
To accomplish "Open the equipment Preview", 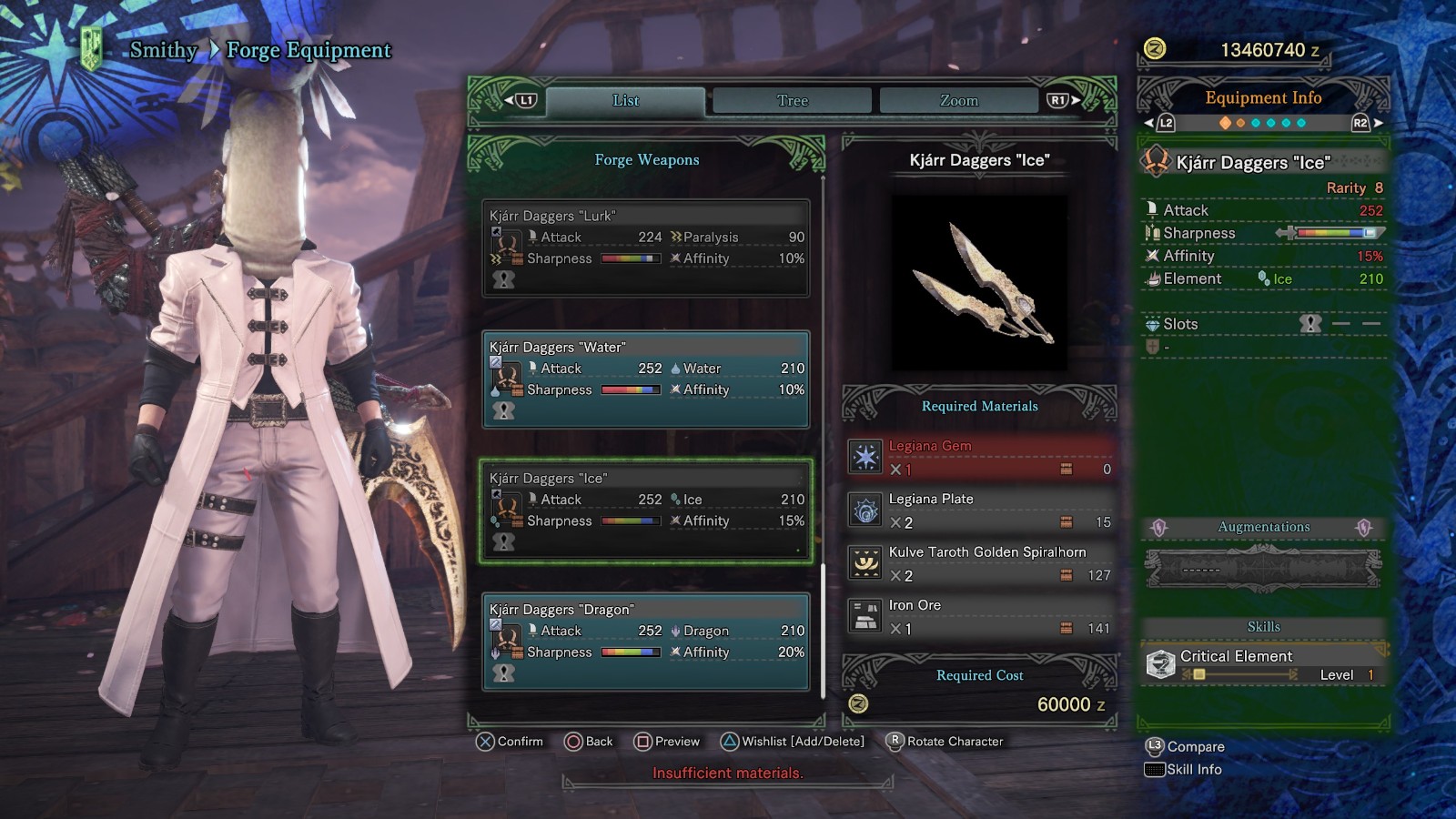I will coord(667,742).
